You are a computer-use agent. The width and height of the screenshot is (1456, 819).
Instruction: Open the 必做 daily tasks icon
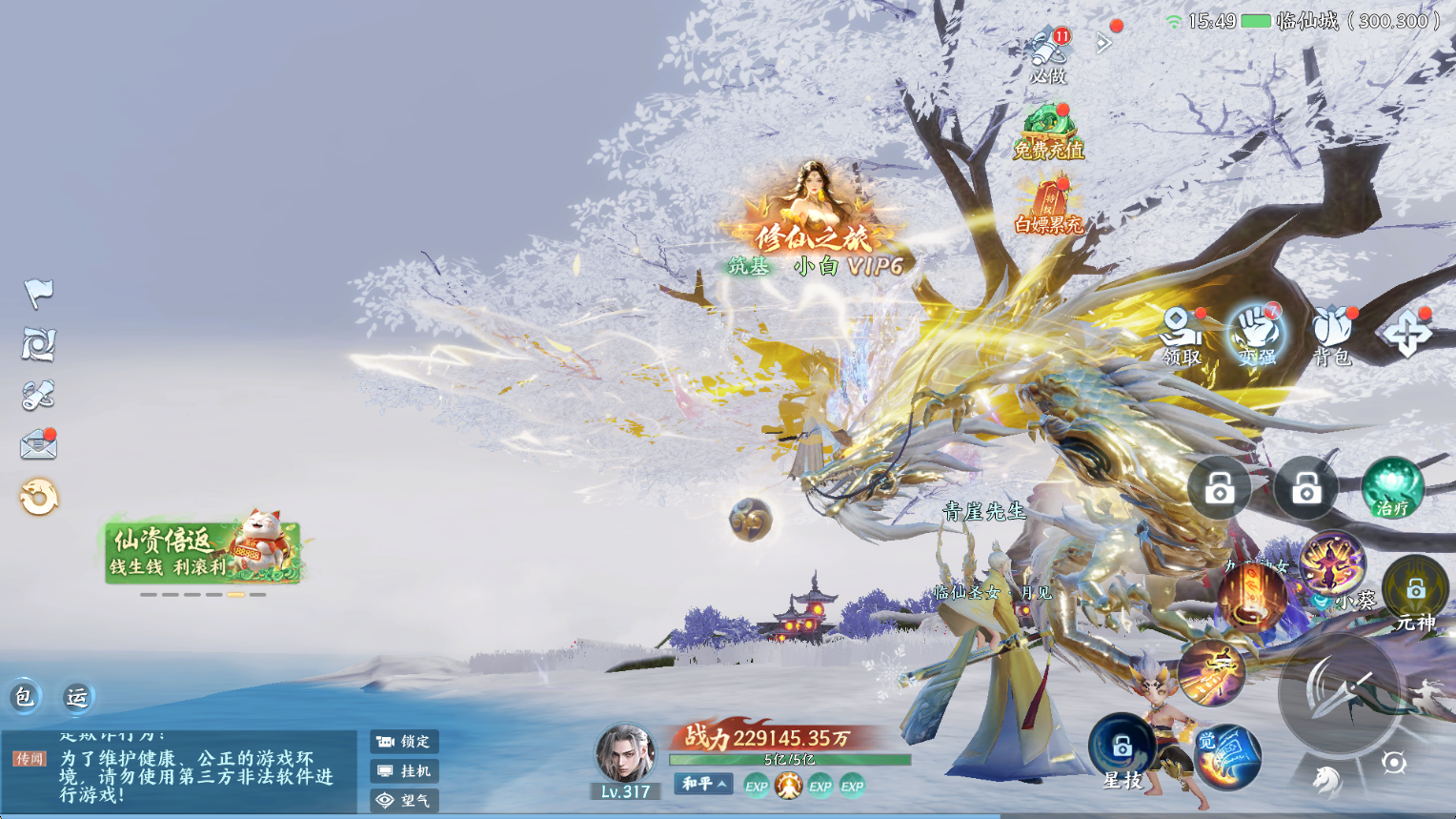coord(1048,54)
